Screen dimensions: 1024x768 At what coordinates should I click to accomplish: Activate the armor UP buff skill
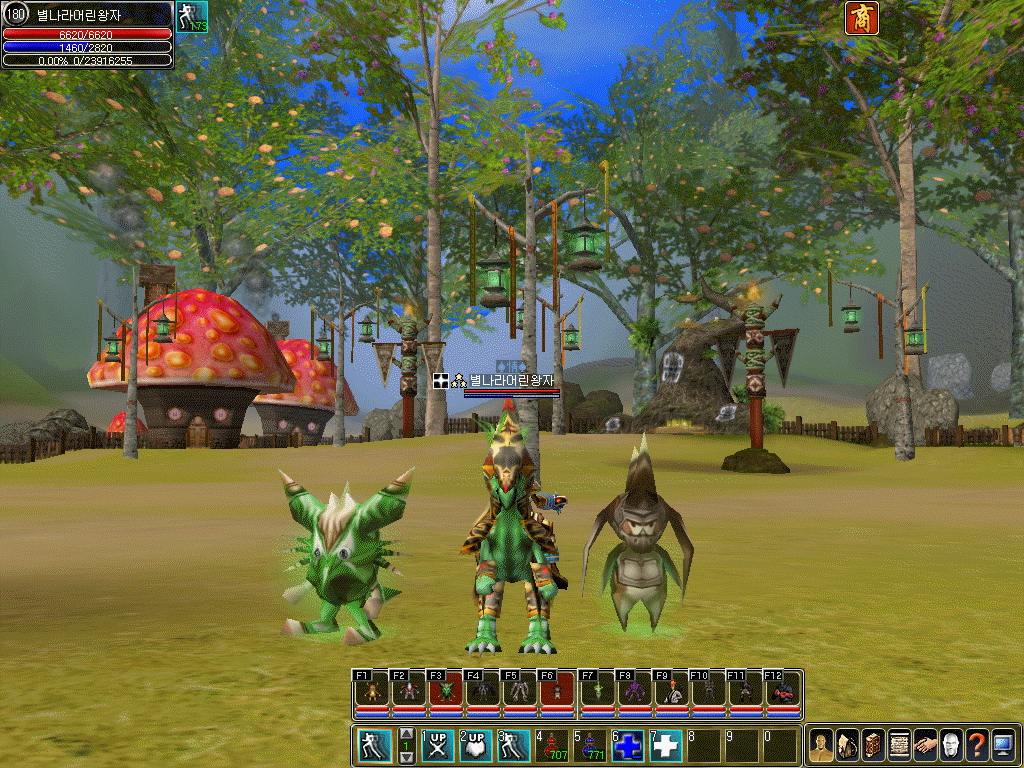coord(476,746)
